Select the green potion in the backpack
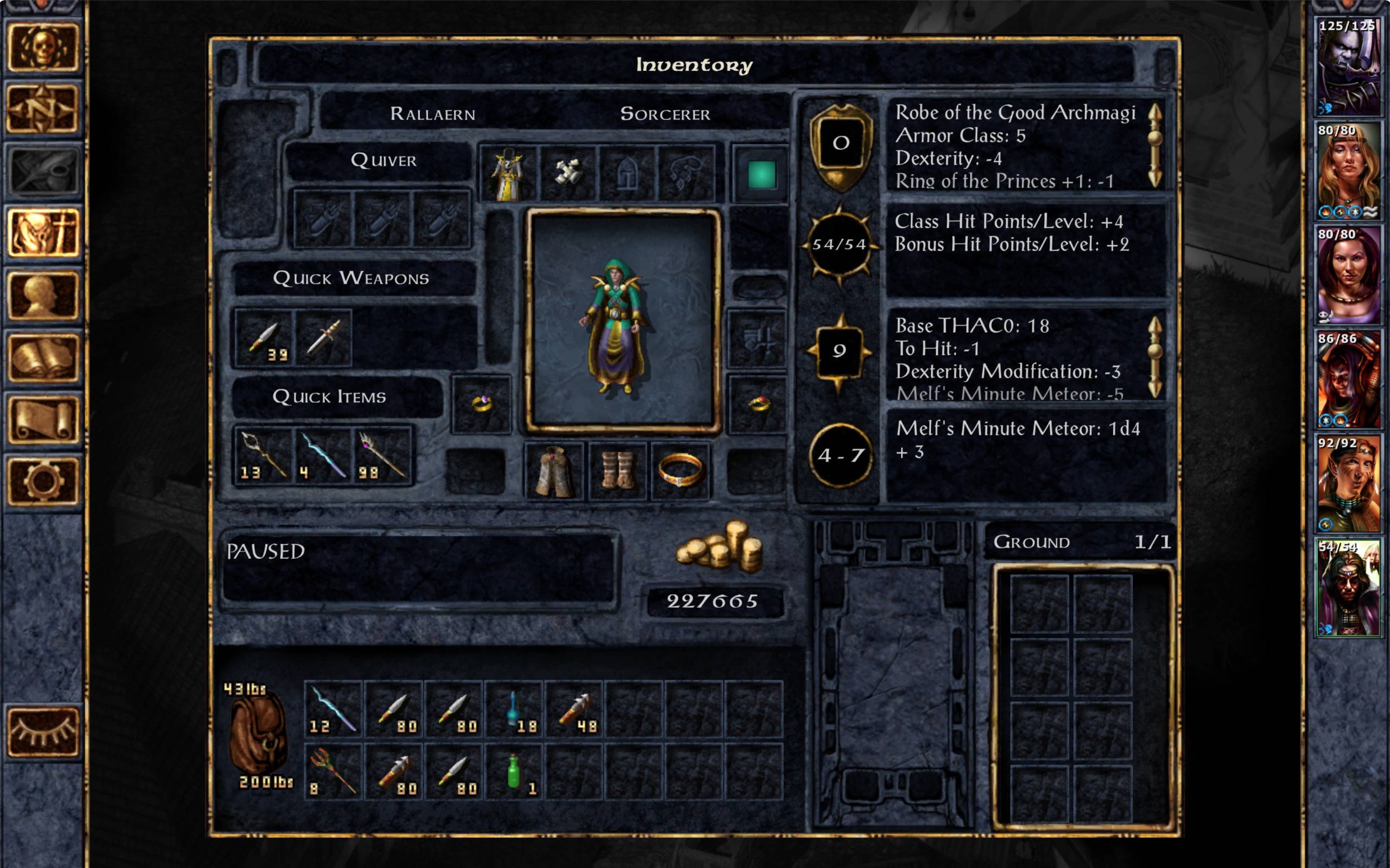Viewport: 1390px width, 868px height. pos(515,771)
